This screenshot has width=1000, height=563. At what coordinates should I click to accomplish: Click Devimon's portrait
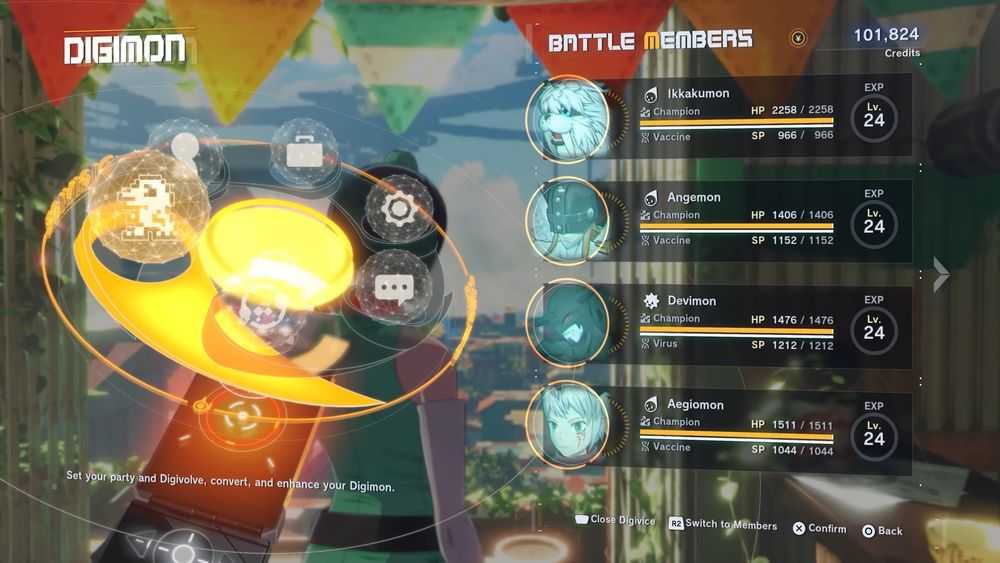pyautogui.click(x=568, y=324)
